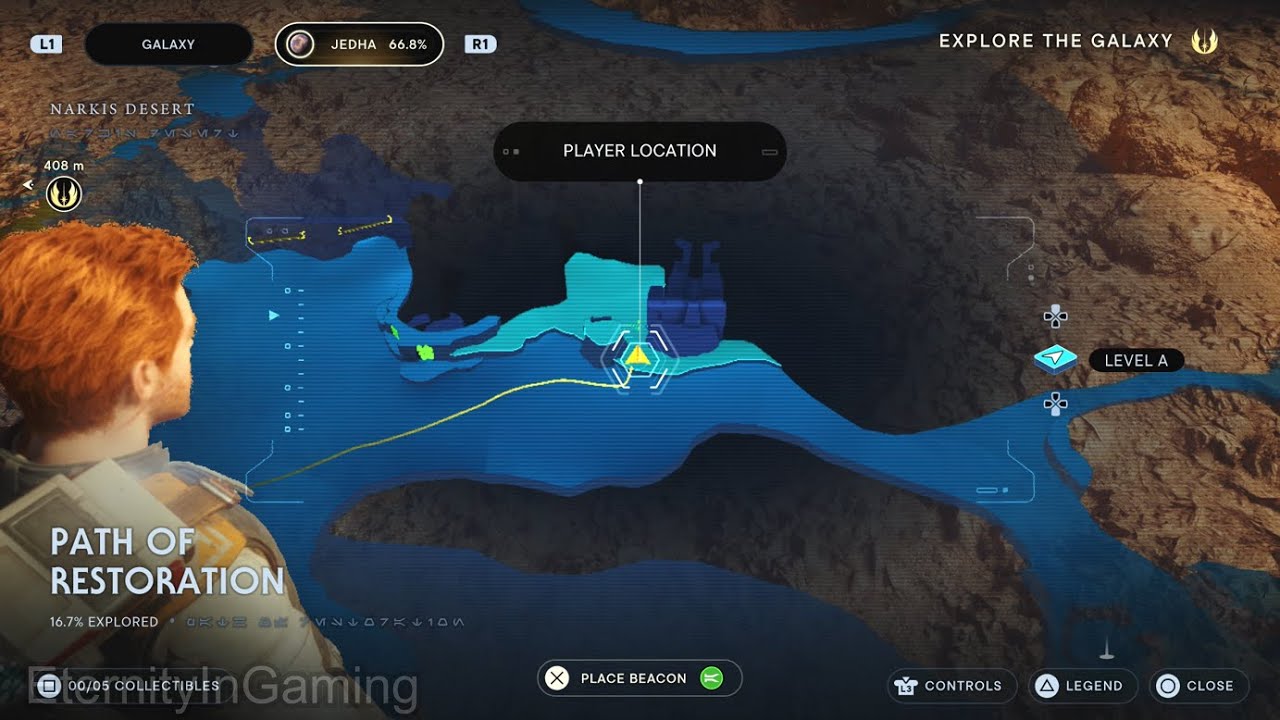Viewport: 1280px width, 720px height.
Task: Click the lower D-pad icon below the Level A marker
Action: [1055, 404]
